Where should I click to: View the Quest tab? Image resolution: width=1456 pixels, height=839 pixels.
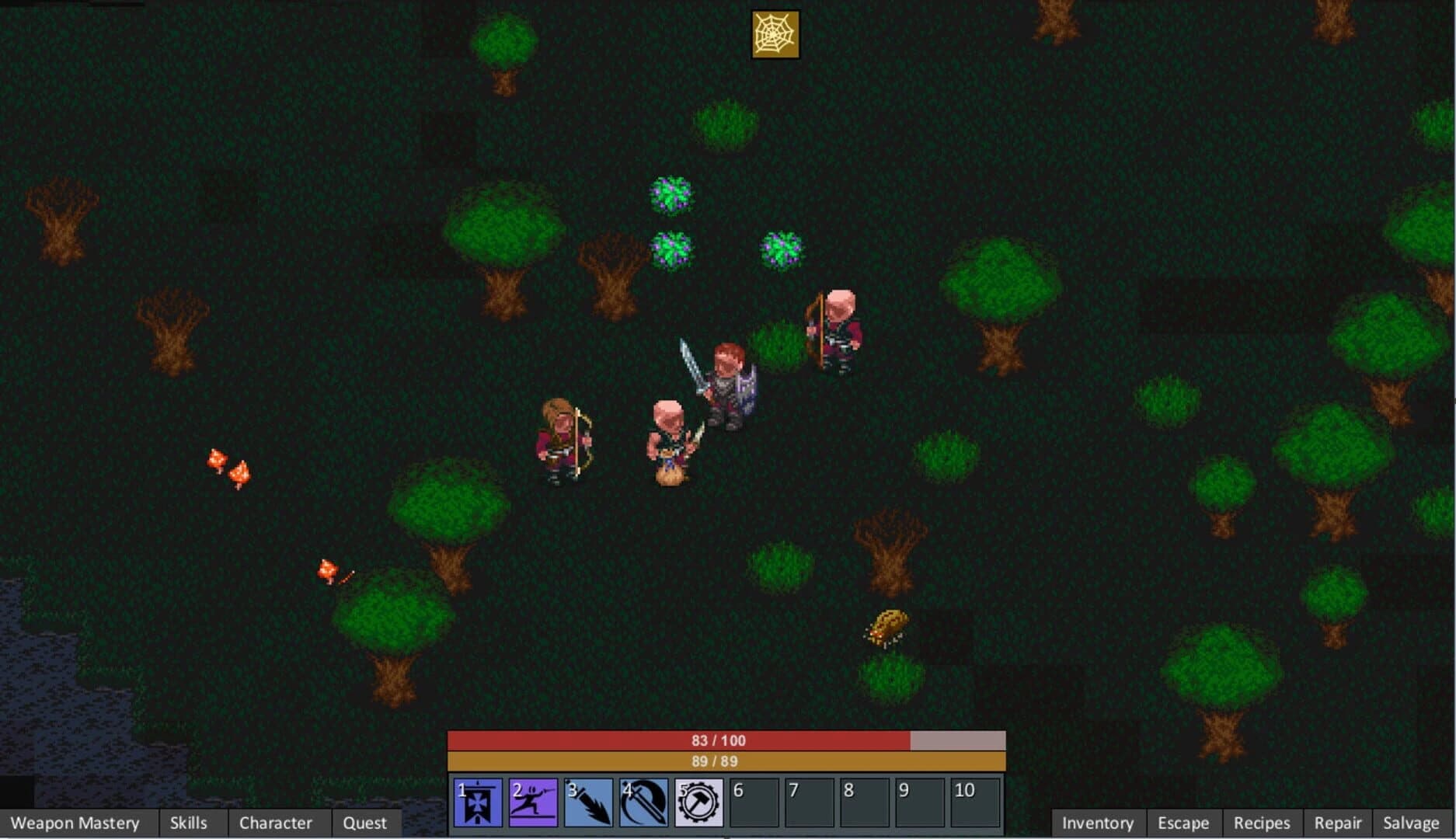click(366, 822)
